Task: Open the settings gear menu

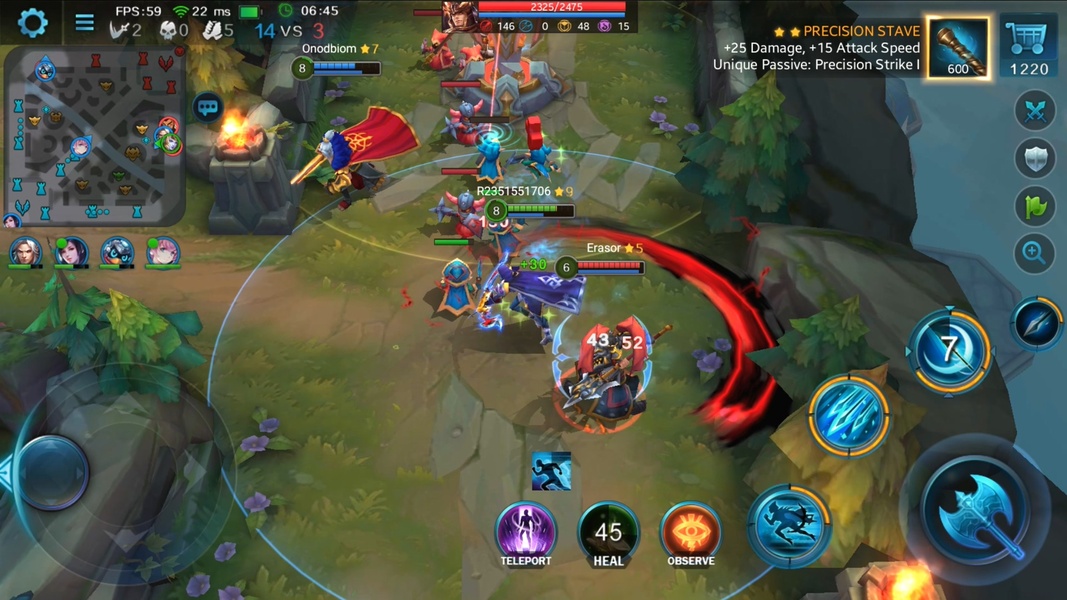Action: [32, 22]
